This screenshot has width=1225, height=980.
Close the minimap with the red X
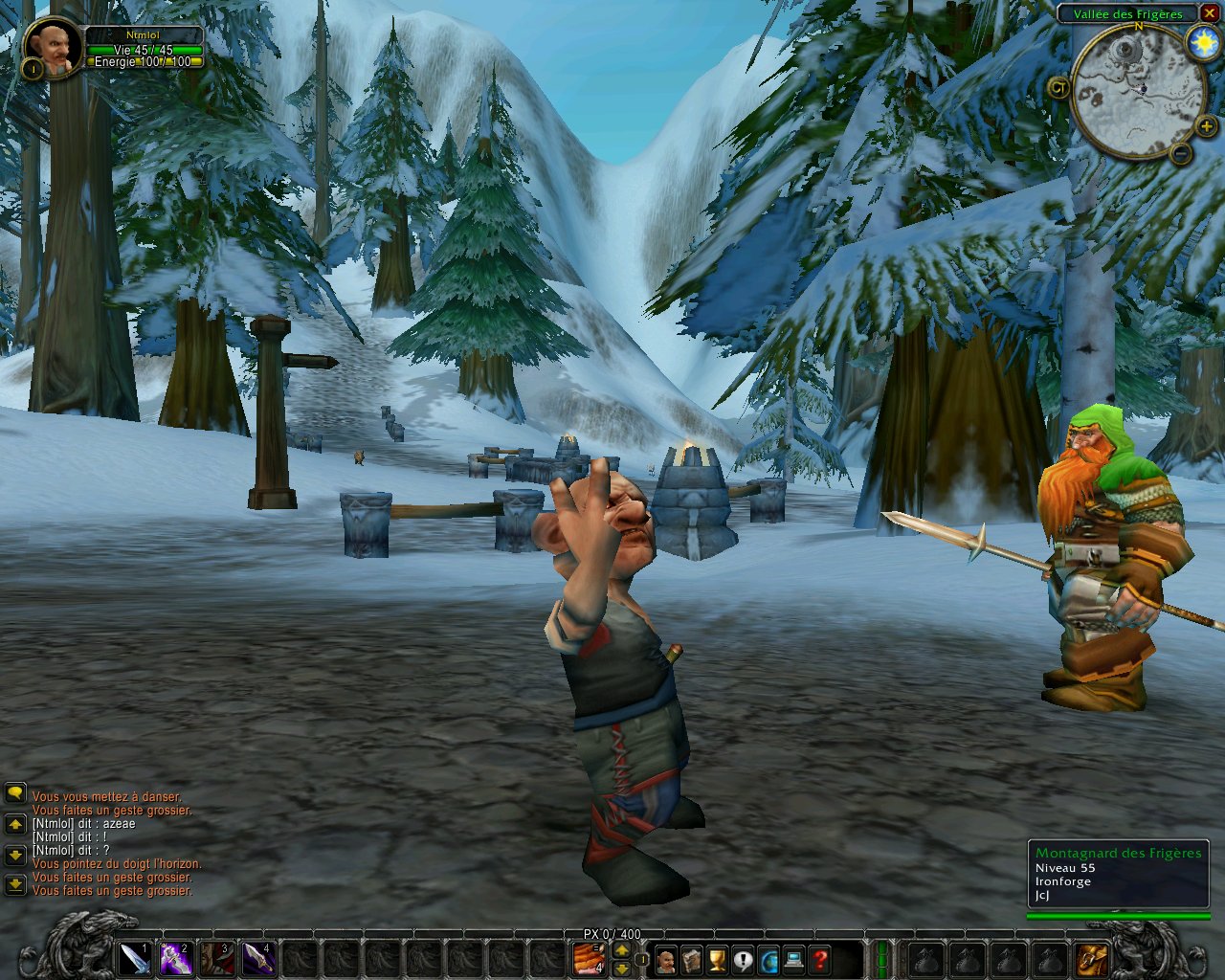click(x=1209, y=13)
